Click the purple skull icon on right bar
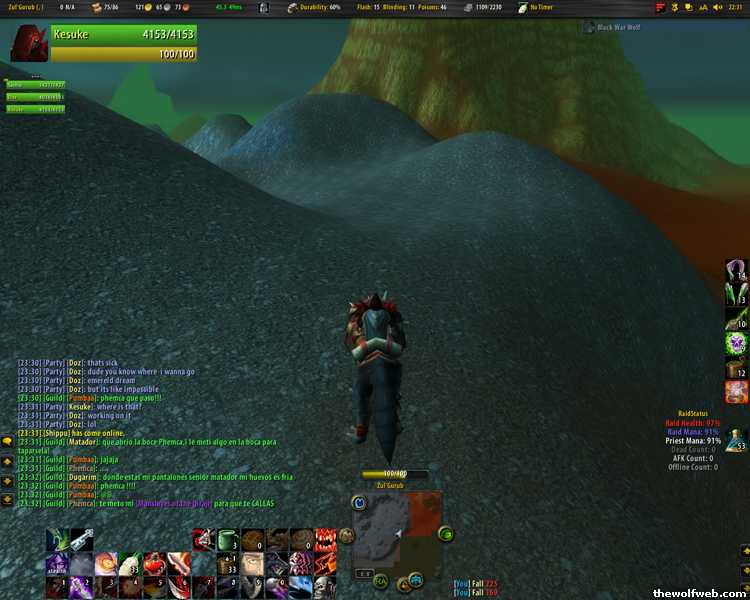This screenshot has width=750, height=600. coord(737,344)
